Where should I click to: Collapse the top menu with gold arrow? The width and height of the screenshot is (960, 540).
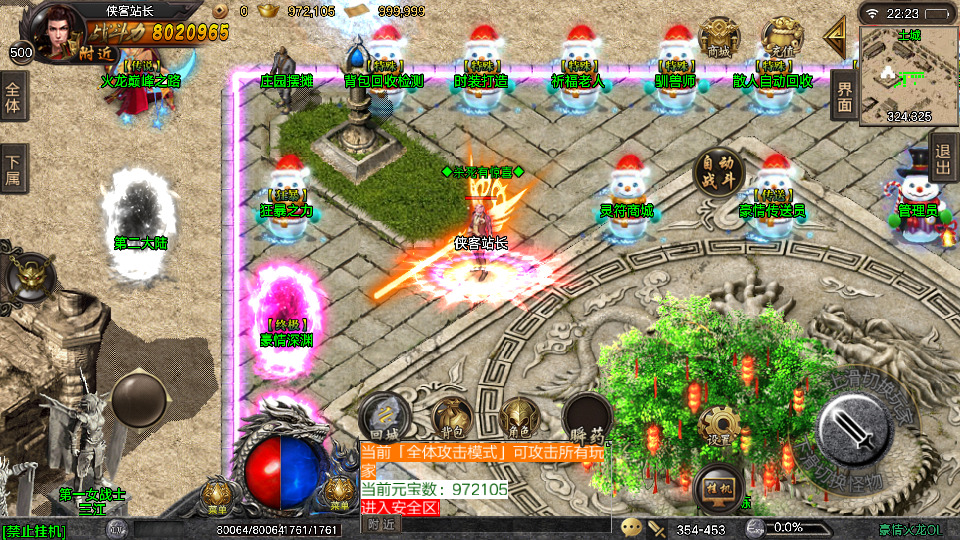(x=835, y=36)
